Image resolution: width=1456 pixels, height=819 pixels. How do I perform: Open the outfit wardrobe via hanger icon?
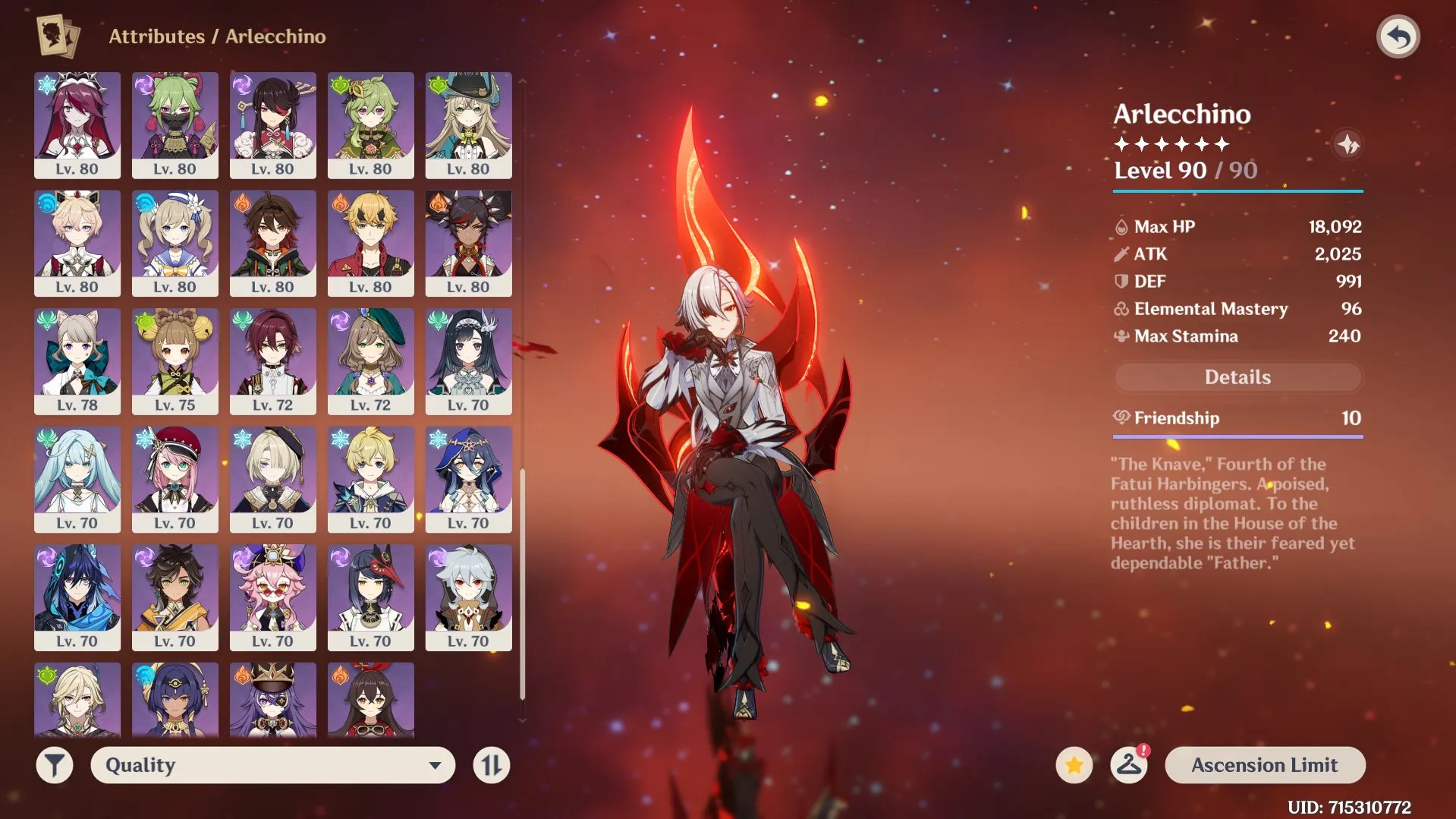click(x=1129, y=764)
